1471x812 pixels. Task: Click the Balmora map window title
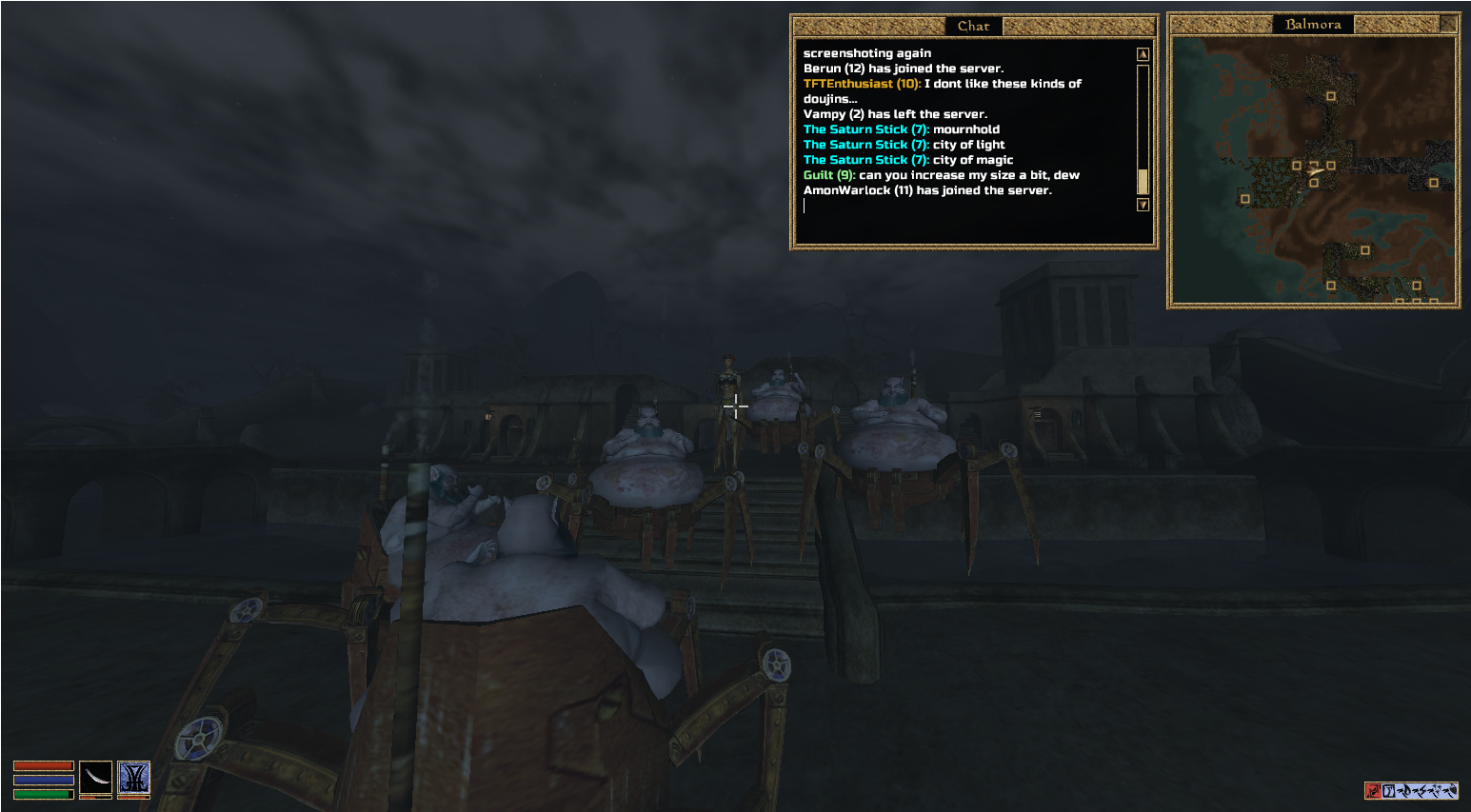pyautogui.click(x=1313, y=25)
